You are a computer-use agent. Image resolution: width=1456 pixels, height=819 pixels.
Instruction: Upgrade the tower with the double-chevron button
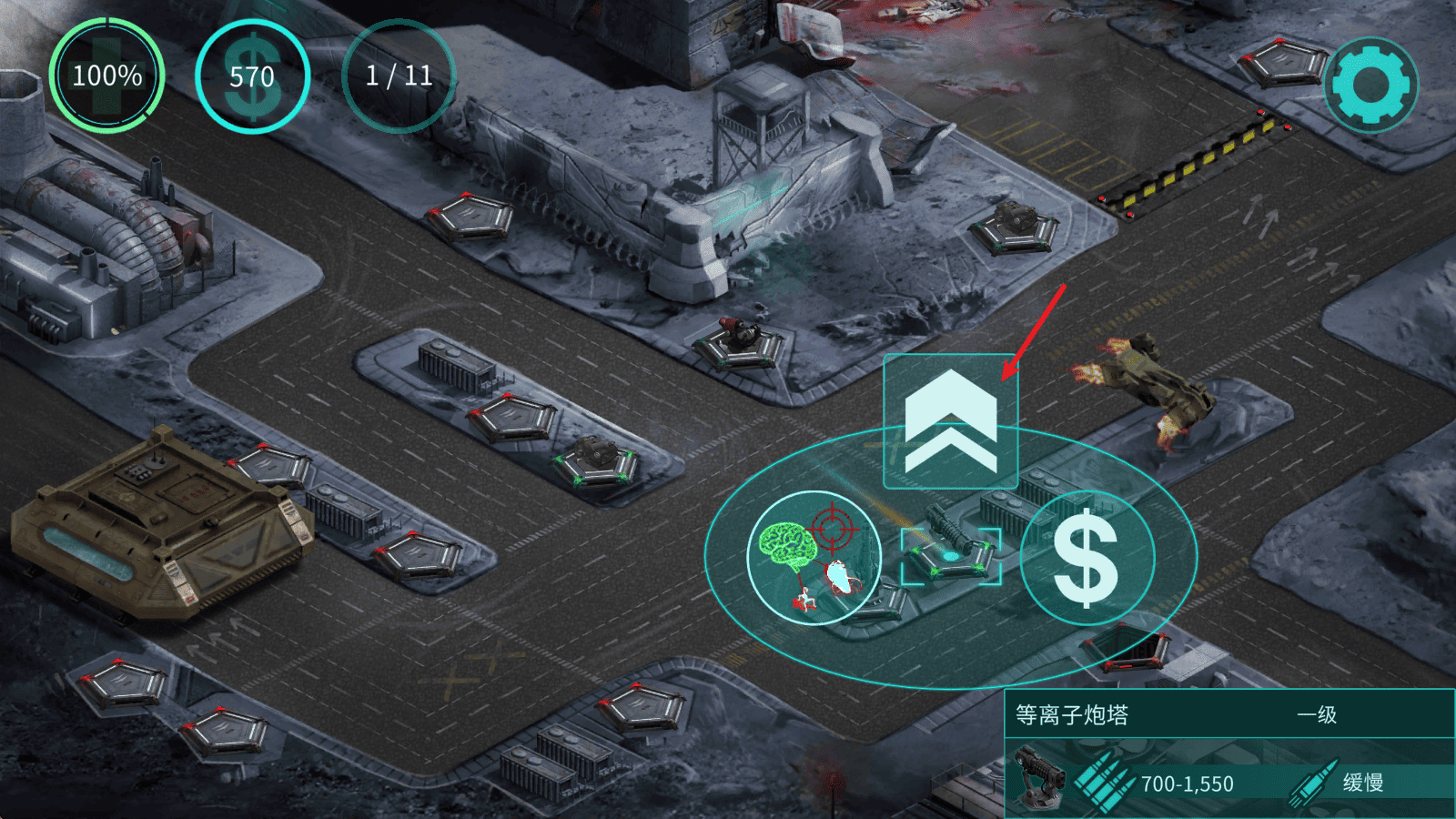tap(951, 421)
